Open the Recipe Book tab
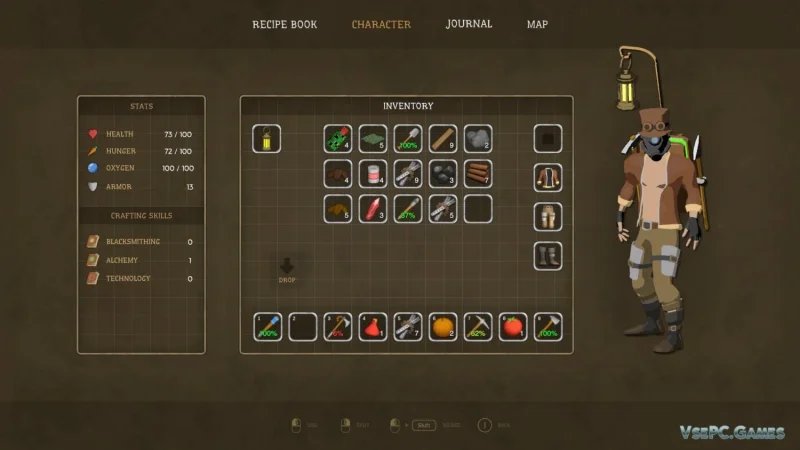The width and height of the screenshot is (800, 450). 284,24
